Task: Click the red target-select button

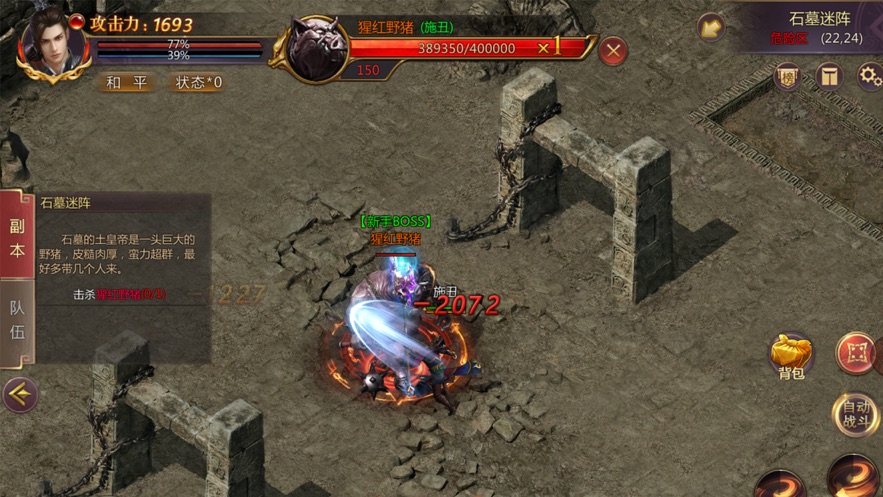Action: [856, 354]
